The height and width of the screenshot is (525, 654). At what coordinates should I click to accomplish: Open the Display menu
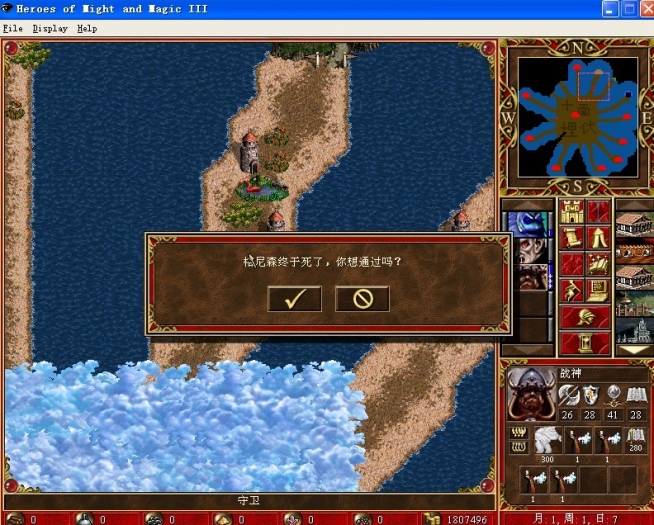[x=50, y=28]
